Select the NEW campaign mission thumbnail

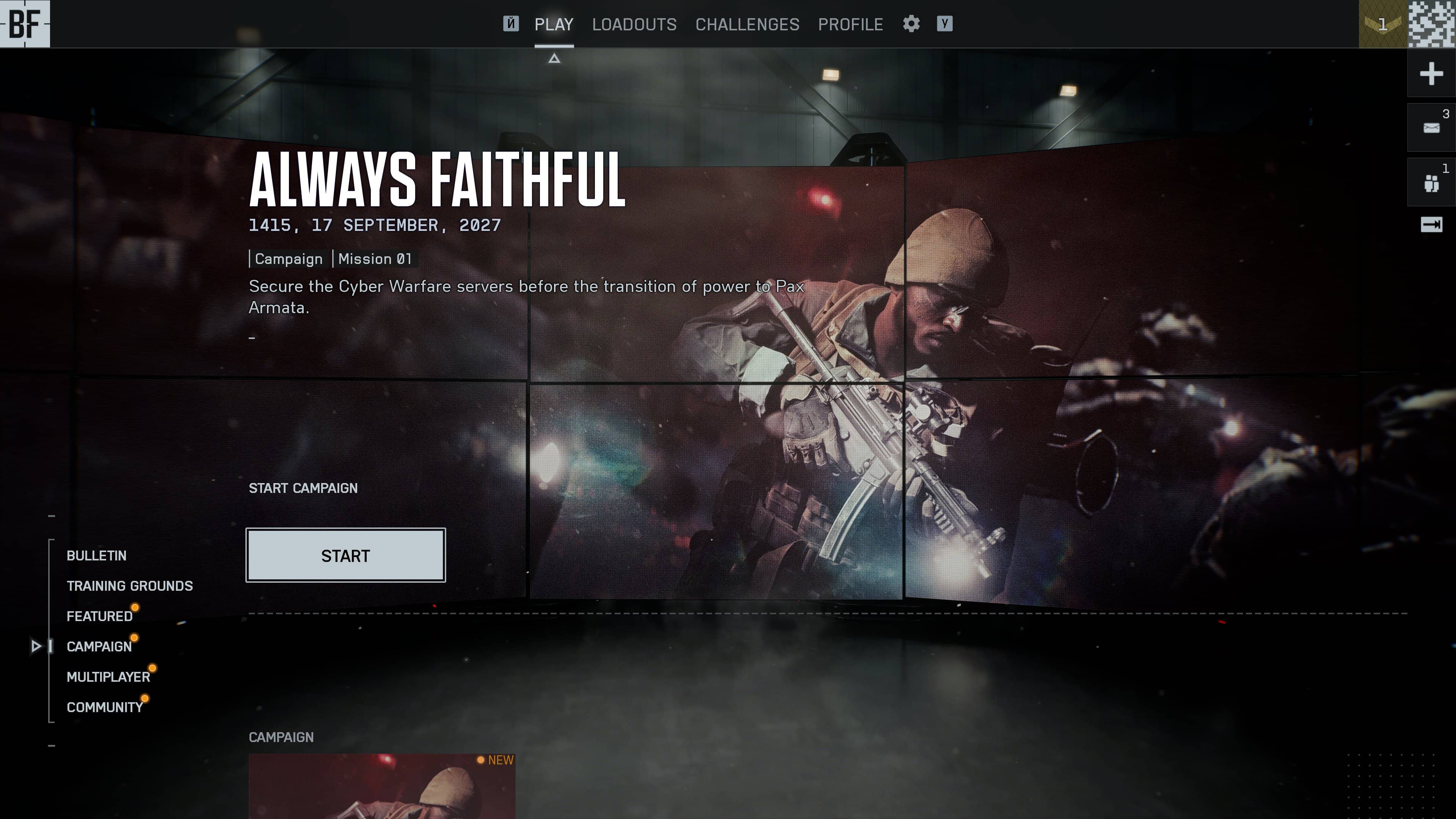[382, 786]
